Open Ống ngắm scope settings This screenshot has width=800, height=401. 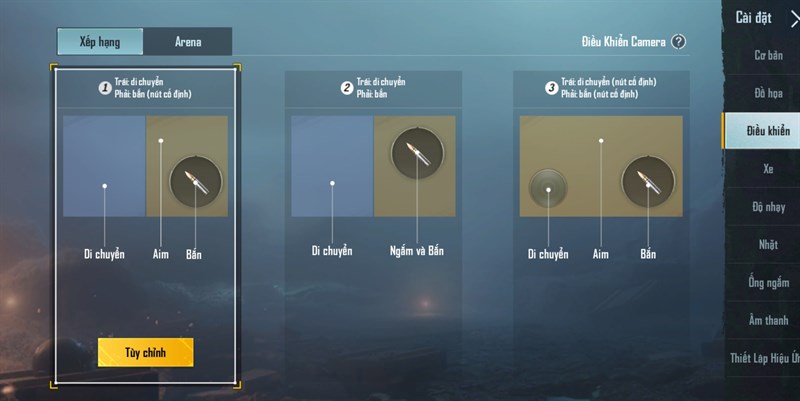(768, 282)
